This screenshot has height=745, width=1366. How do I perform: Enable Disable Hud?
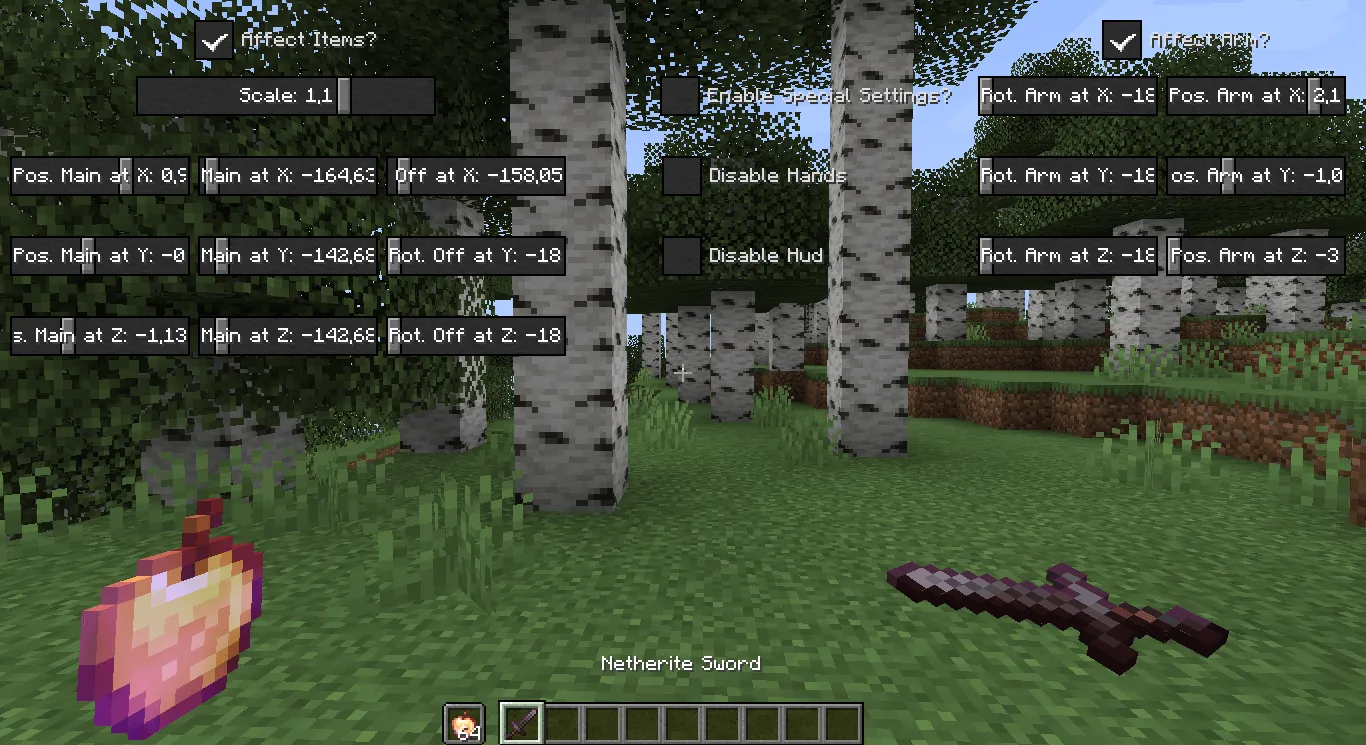click(x=681, y=255)
